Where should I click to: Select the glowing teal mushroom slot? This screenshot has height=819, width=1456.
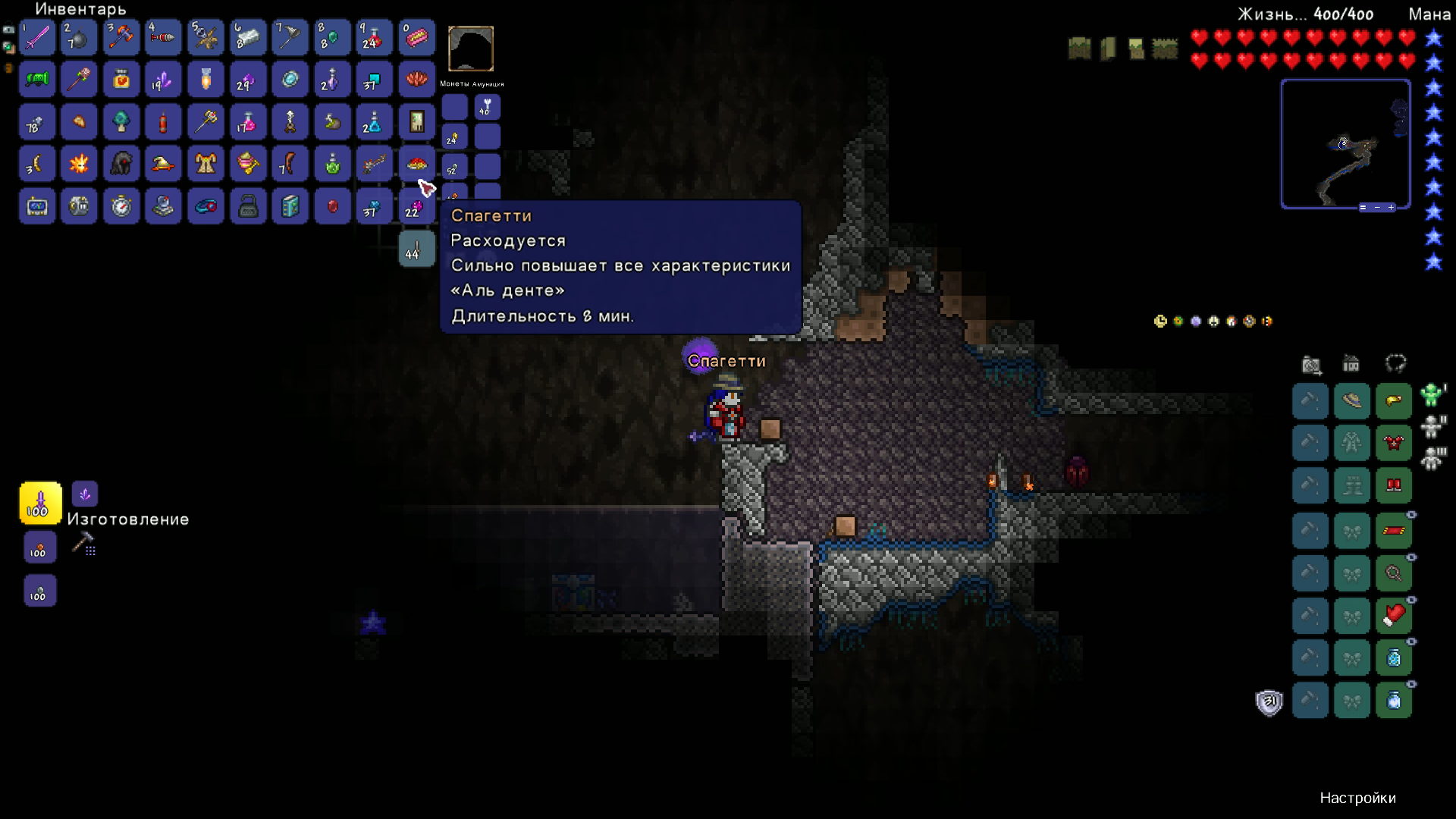pos(121,121)
